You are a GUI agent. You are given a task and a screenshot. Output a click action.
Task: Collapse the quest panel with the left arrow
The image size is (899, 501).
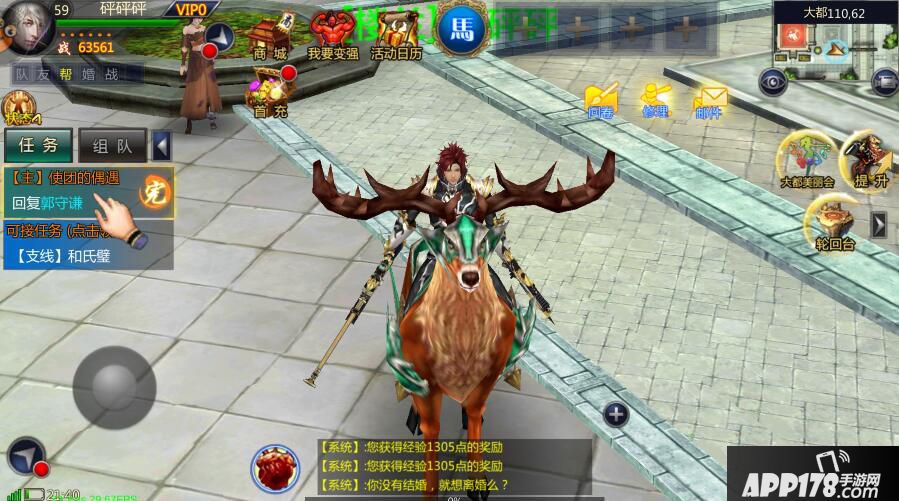162,146
